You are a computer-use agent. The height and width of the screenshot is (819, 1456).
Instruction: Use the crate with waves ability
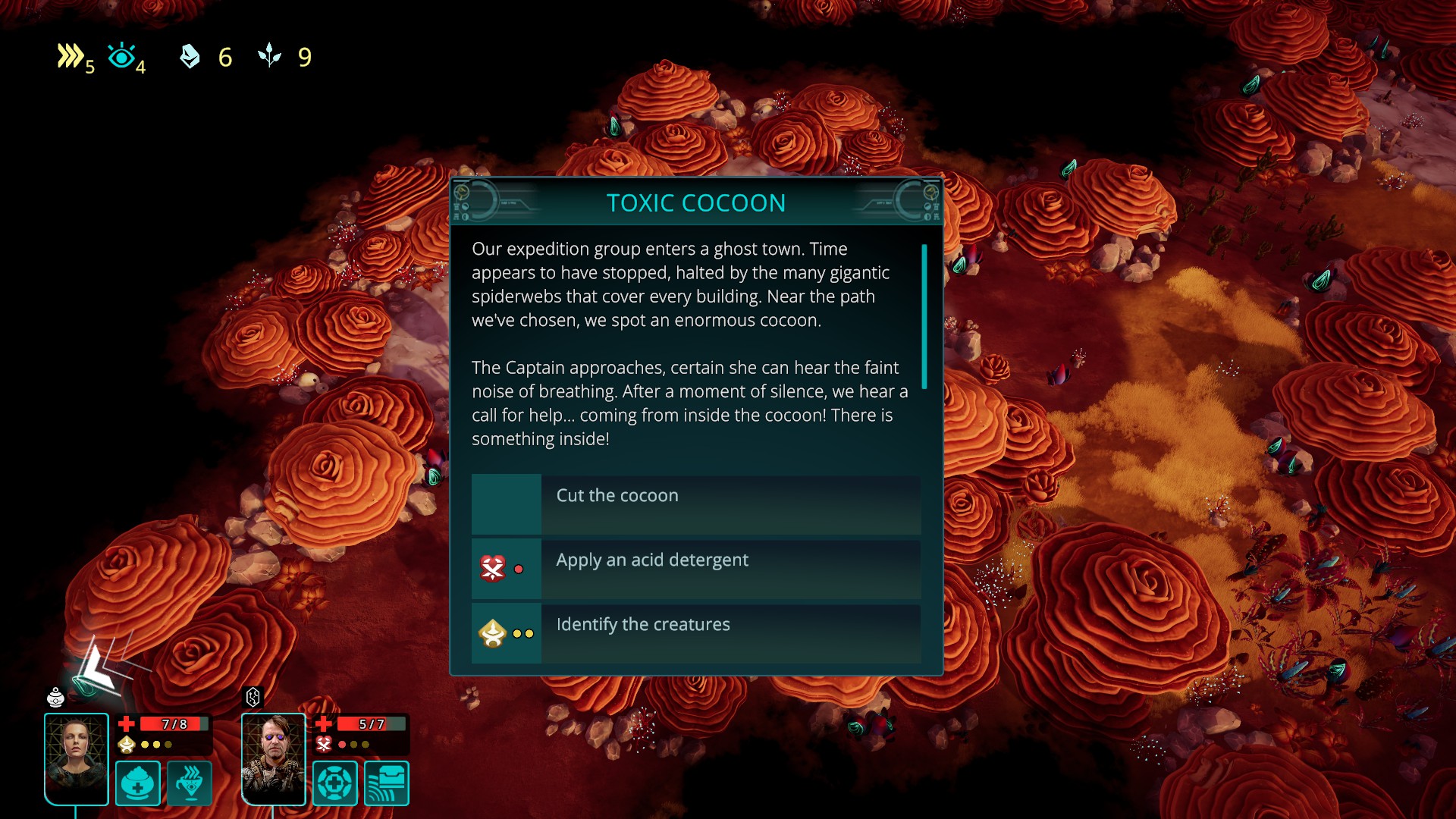pos(387,783)
